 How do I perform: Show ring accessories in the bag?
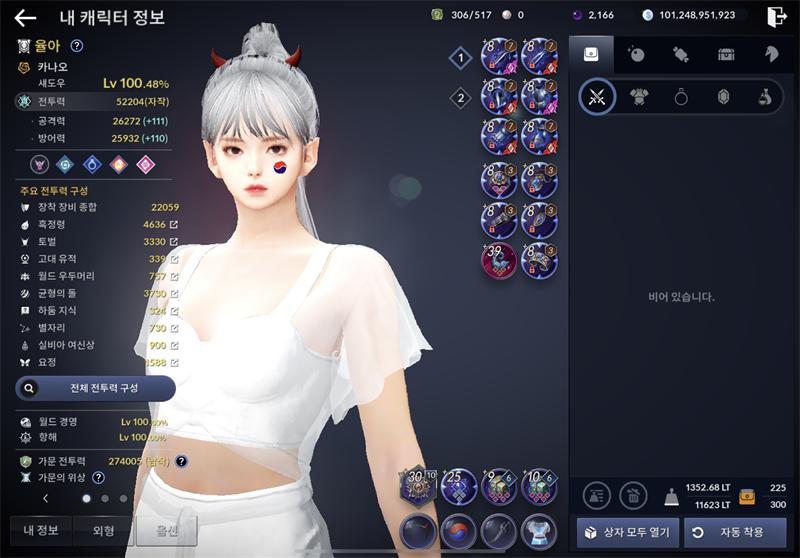680,97
